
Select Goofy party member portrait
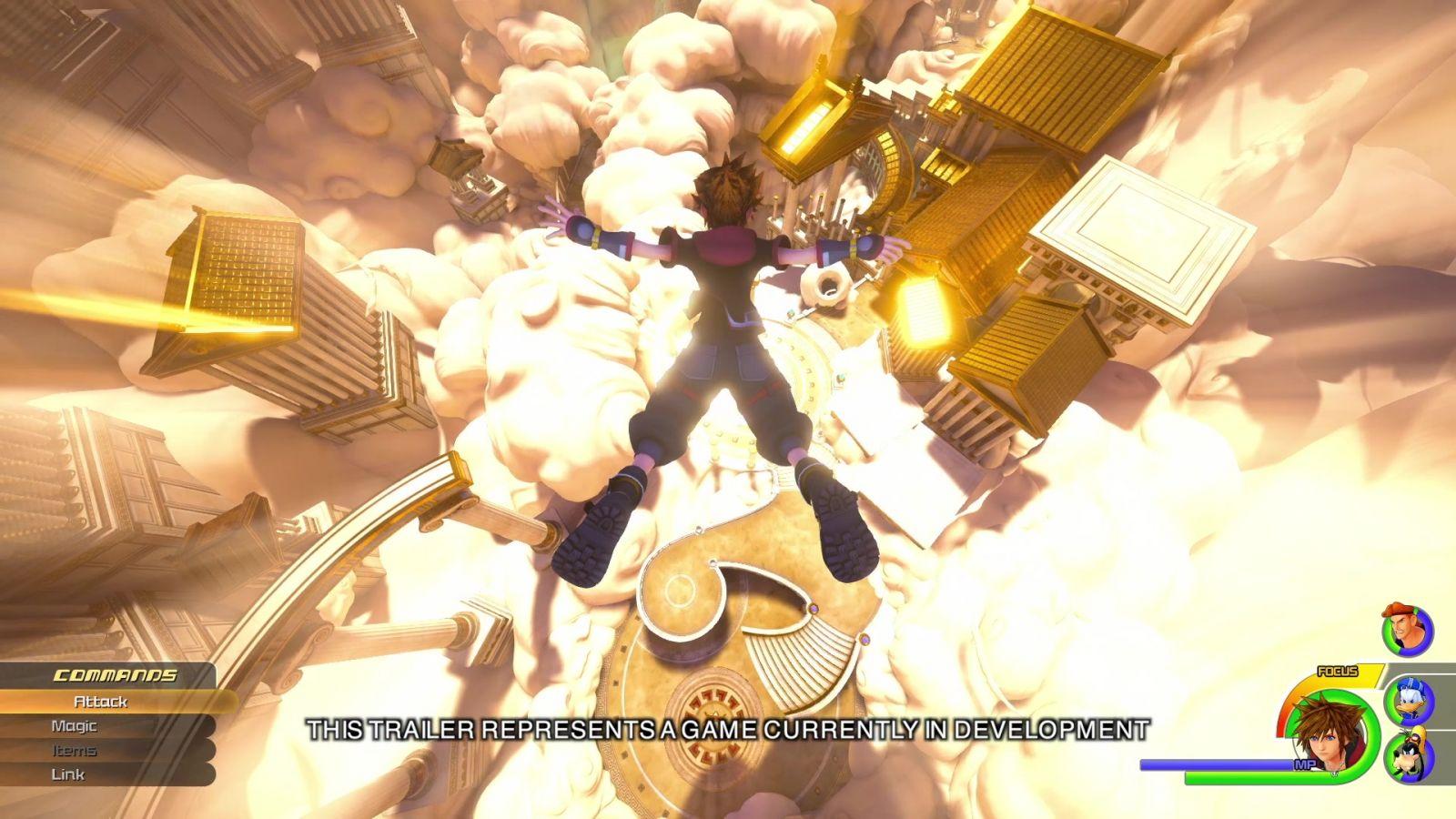(1409, 756)
